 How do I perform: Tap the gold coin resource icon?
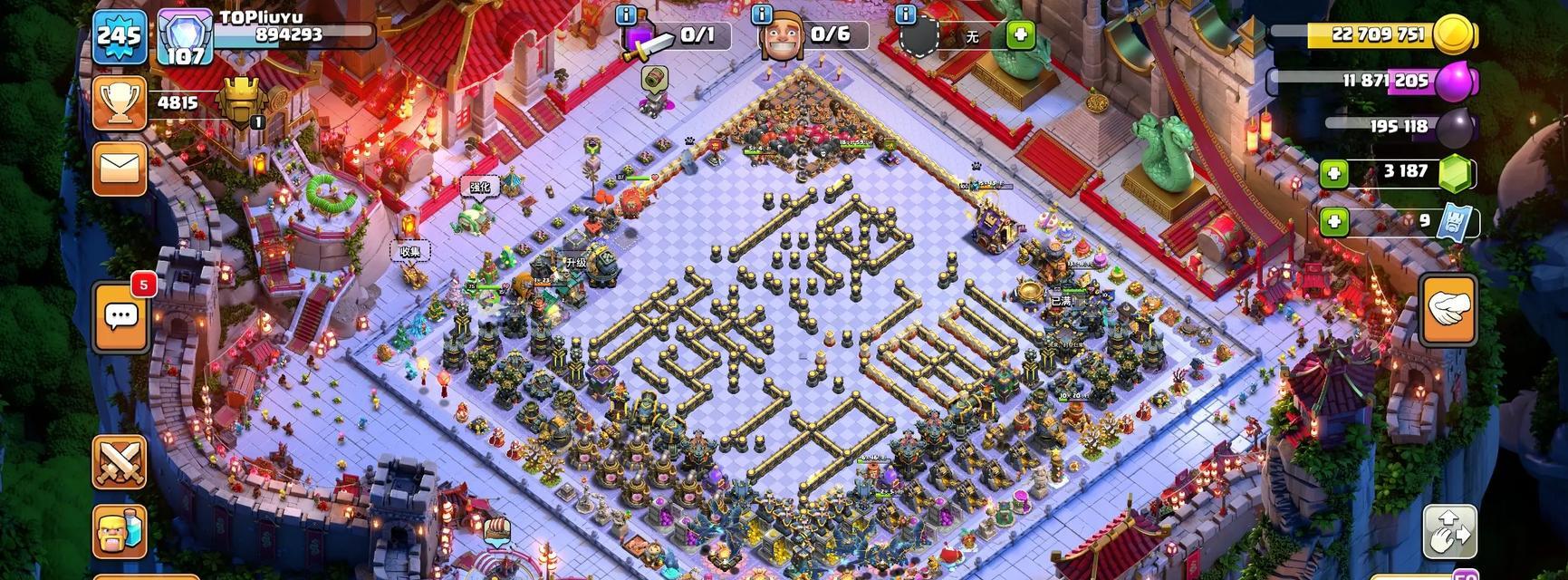coord(1455,35)
